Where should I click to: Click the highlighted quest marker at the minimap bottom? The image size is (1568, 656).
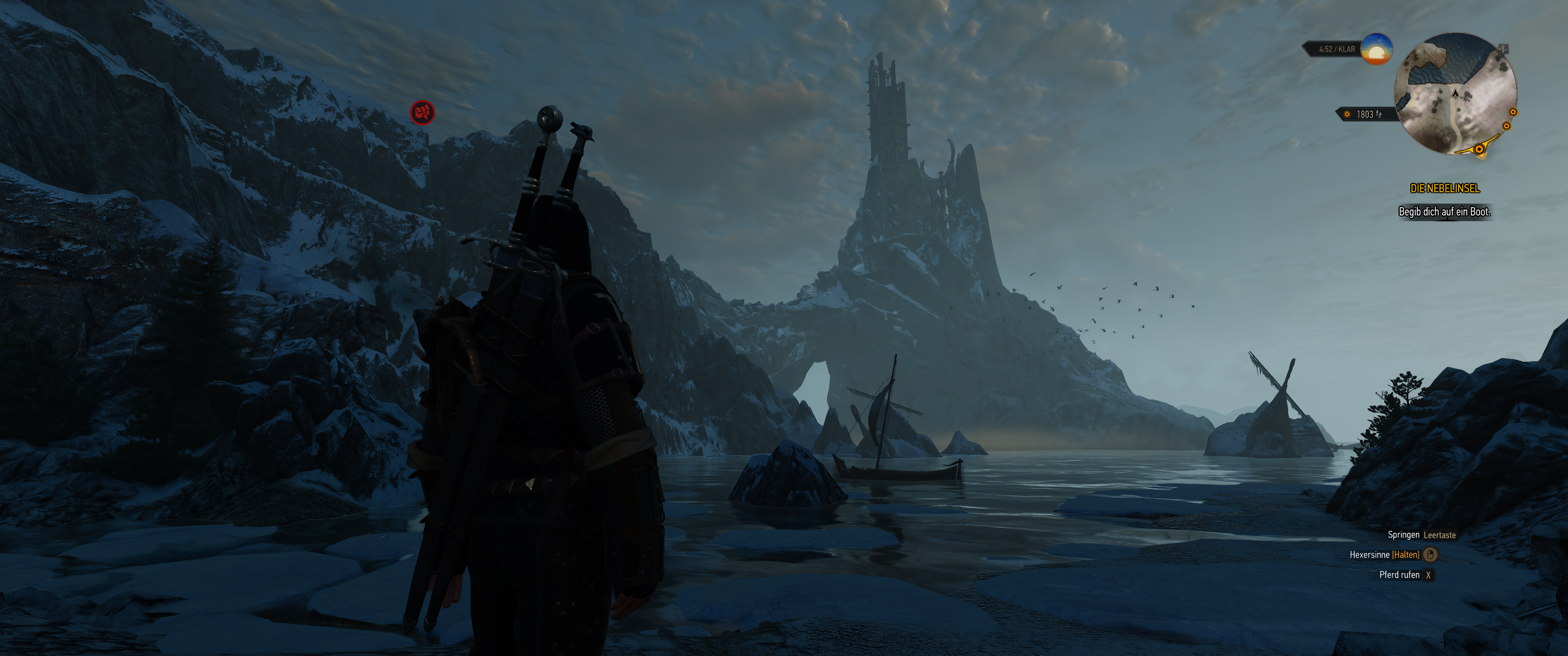(1479, 149)
